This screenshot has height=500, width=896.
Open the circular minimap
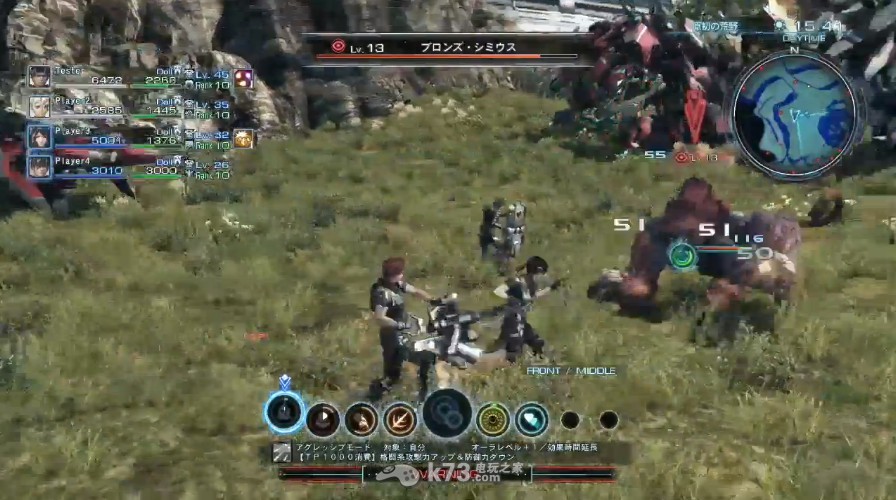(x=794, y=114)
